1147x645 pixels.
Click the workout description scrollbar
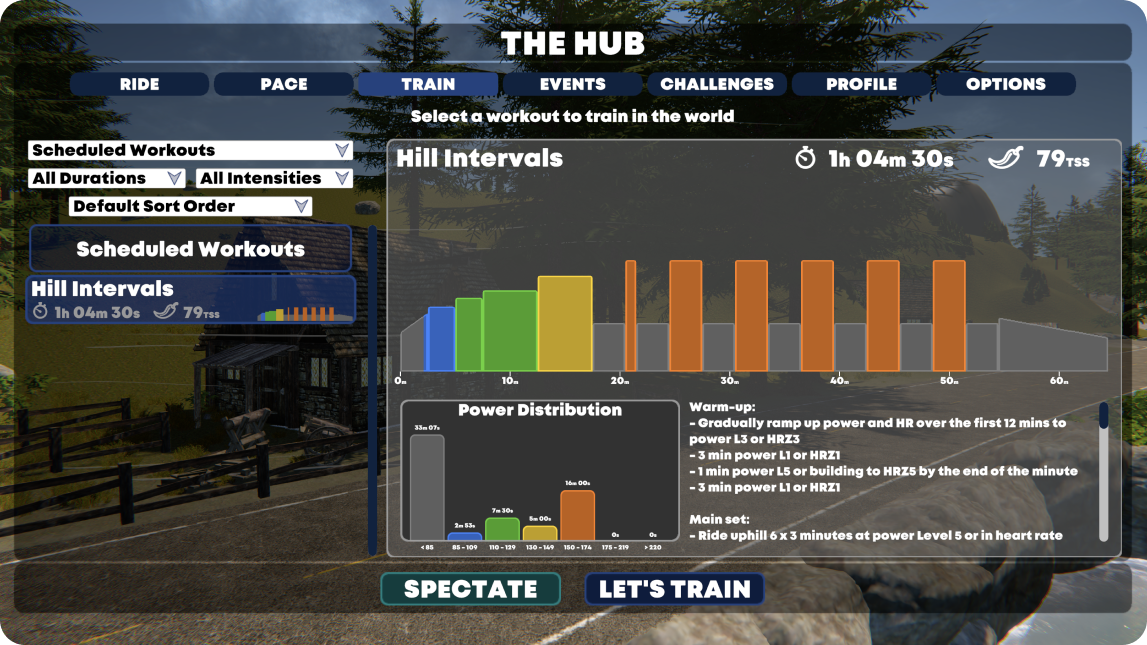click(x=1104, y=470)
